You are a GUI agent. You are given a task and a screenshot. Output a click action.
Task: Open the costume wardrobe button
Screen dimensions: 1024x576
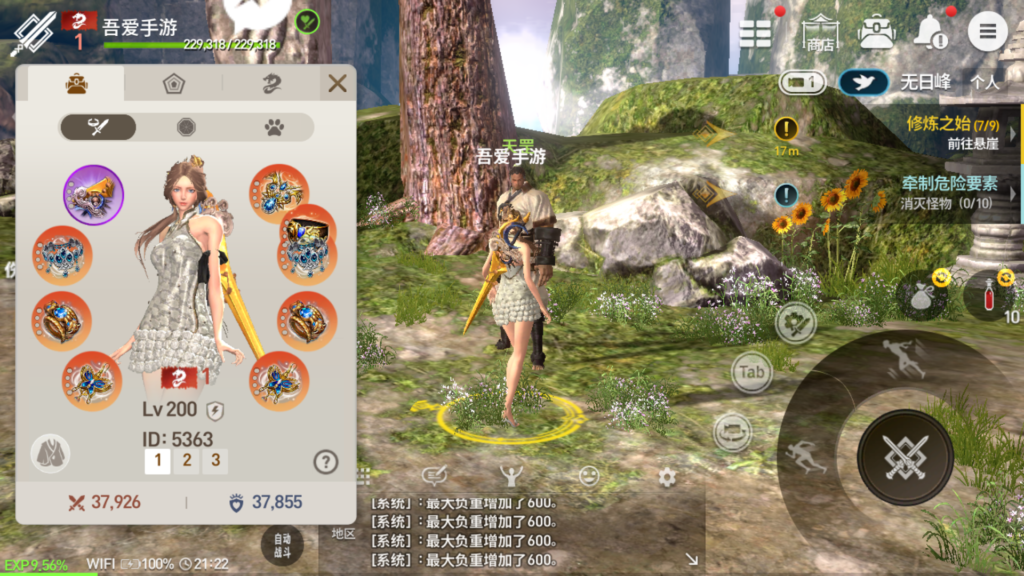coord(50,453)
